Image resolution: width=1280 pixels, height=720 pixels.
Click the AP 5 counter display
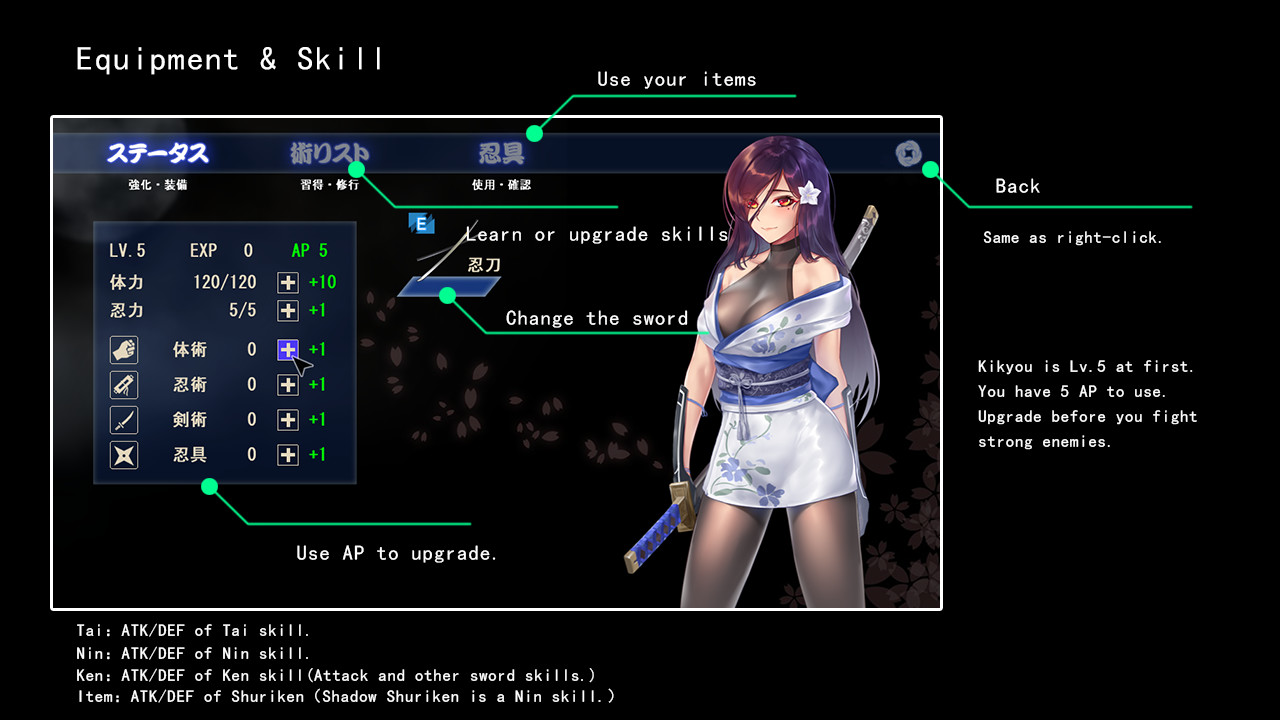click(310, 250)
